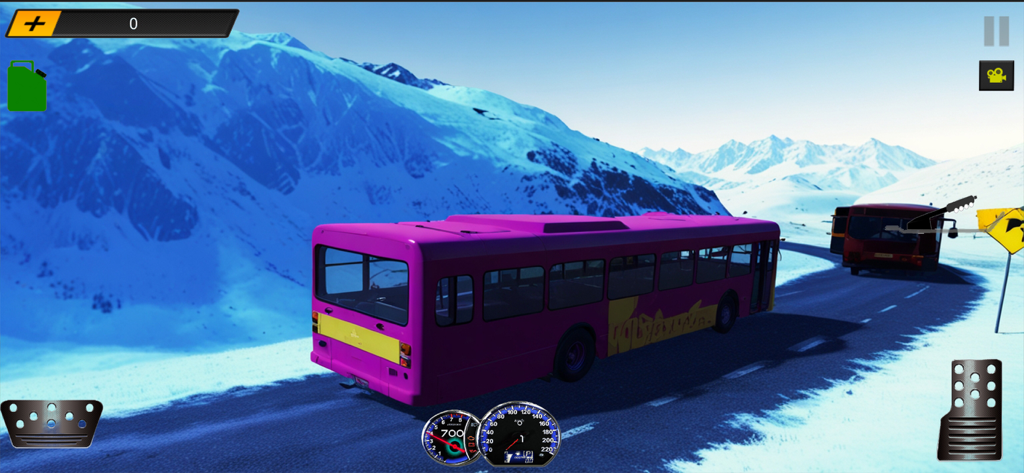Tap the green fuel can icon
Image resolution: width=1024 pixels, height=473 pixels.
(x=27, y=87)
